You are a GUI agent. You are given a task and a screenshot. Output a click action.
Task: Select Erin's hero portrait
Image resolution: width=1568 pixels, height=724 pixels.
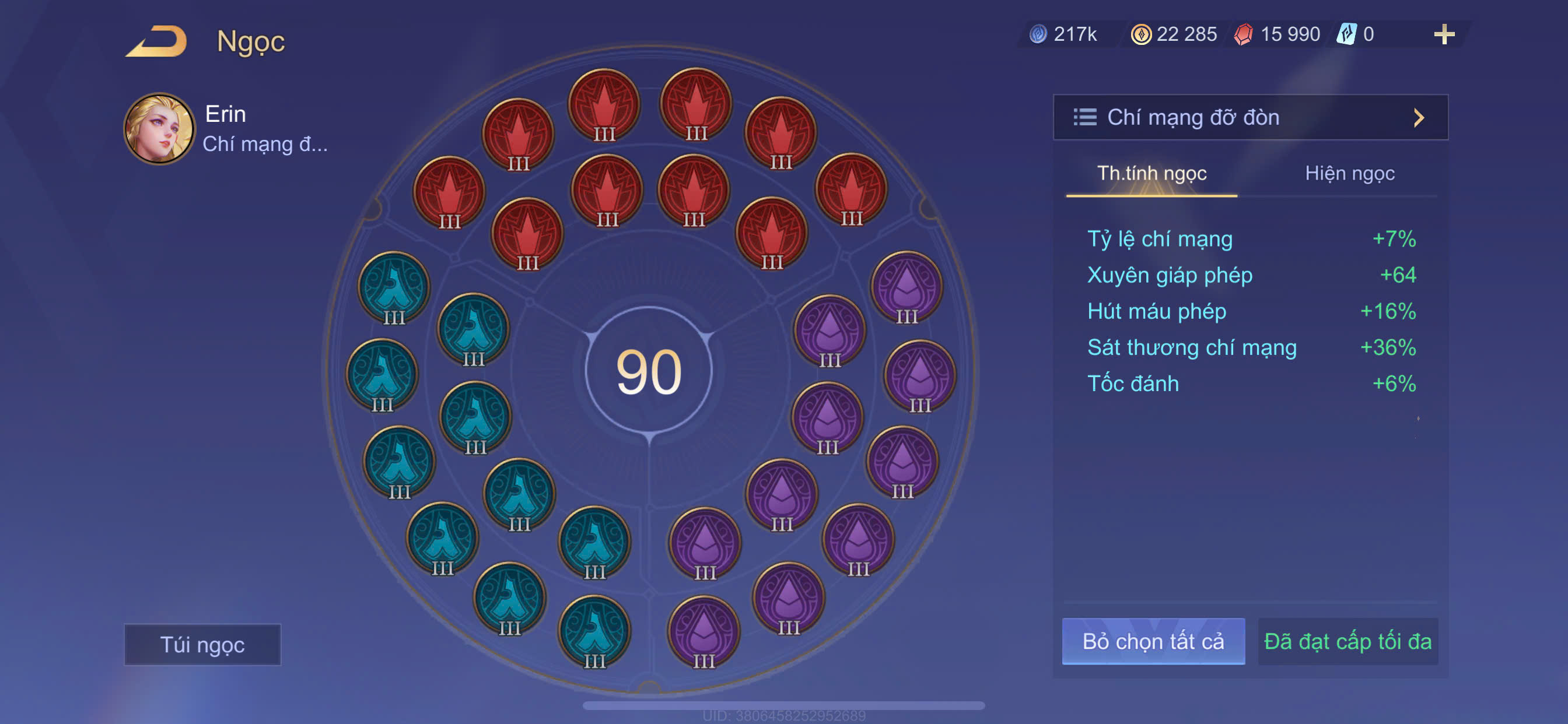click(x=159, y=129)
